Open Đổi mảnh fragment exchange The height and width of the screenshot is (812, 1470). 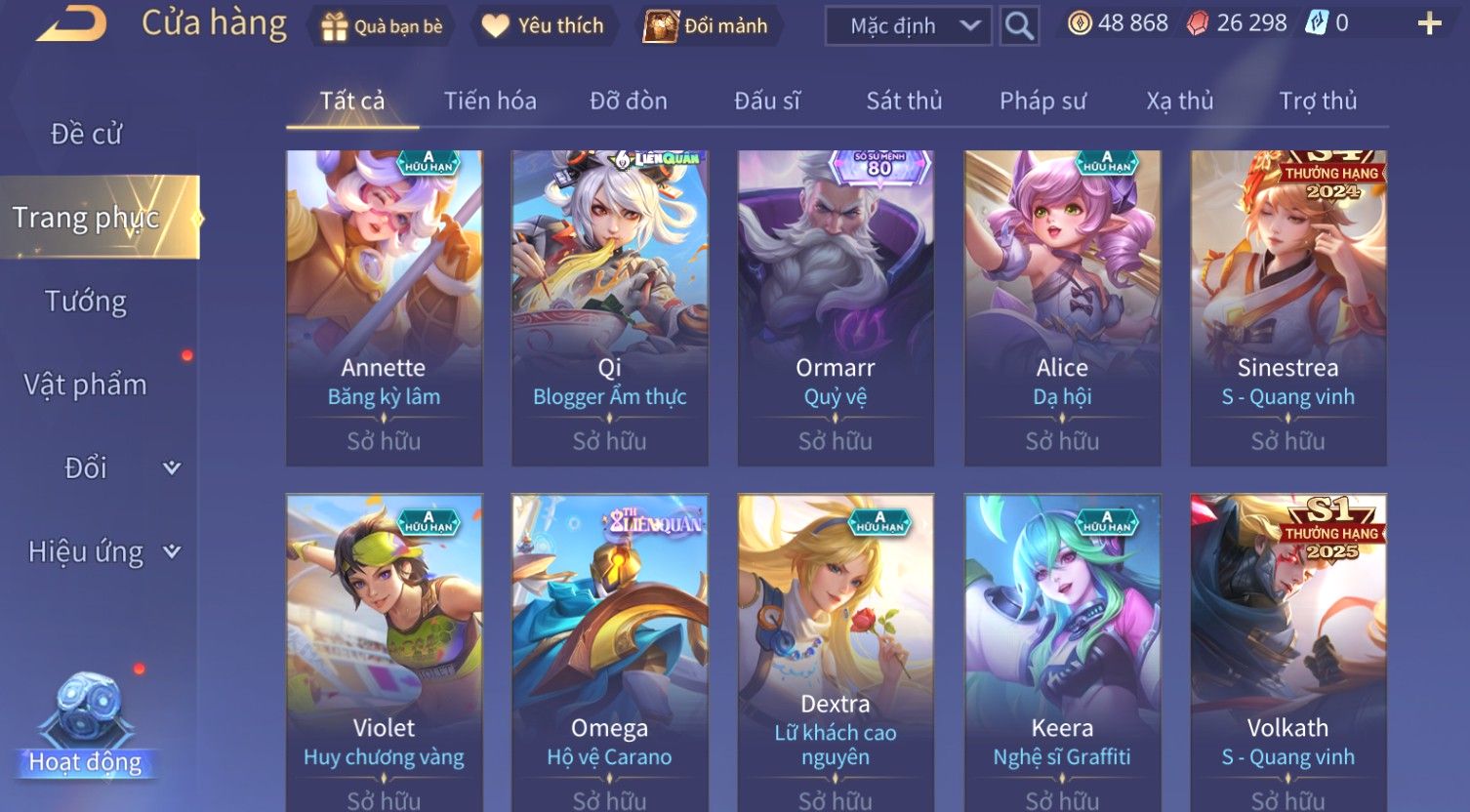[706, 26]
